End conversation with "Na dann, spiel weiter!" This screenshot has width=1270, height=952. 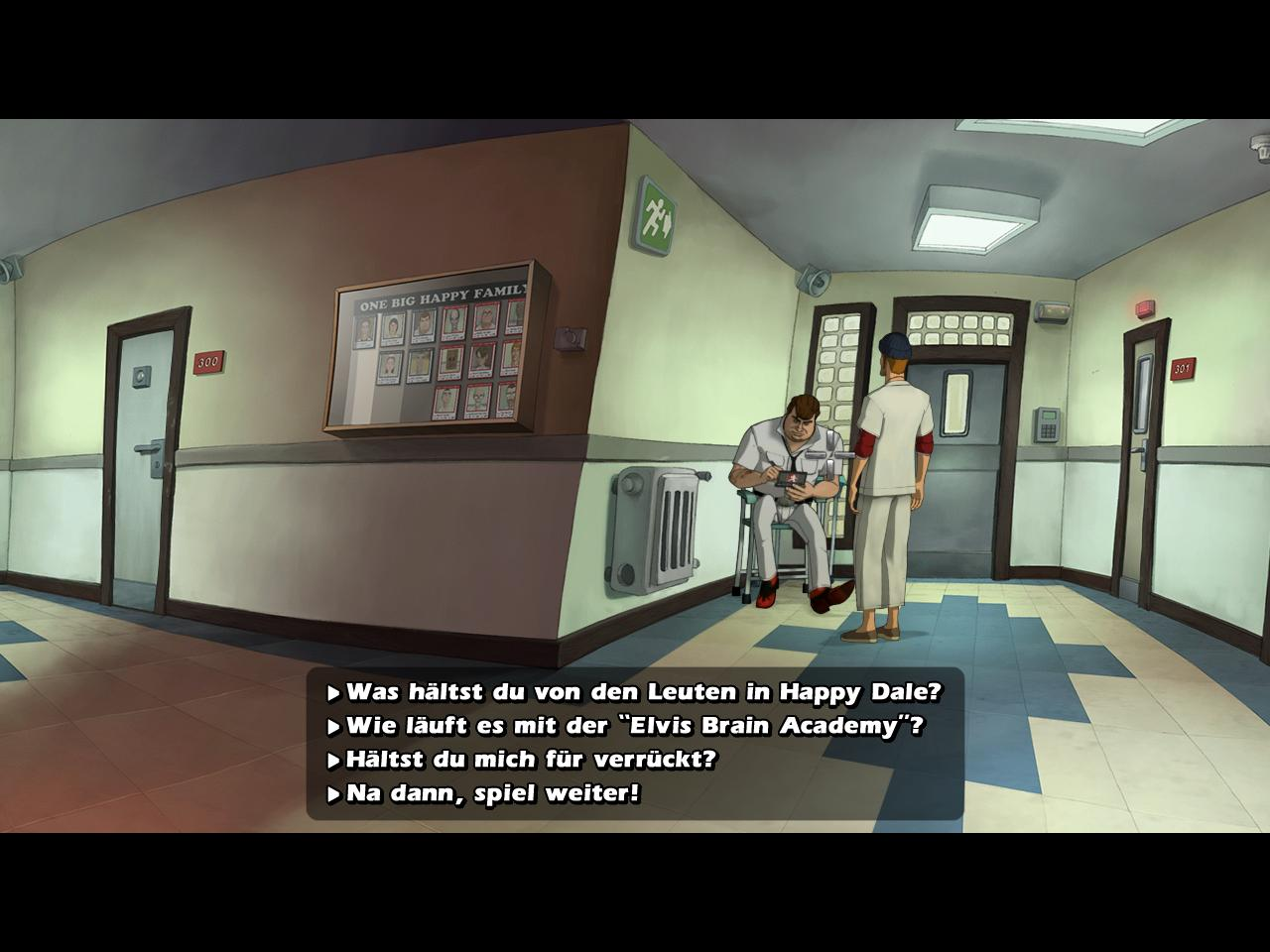coord(492,793)
